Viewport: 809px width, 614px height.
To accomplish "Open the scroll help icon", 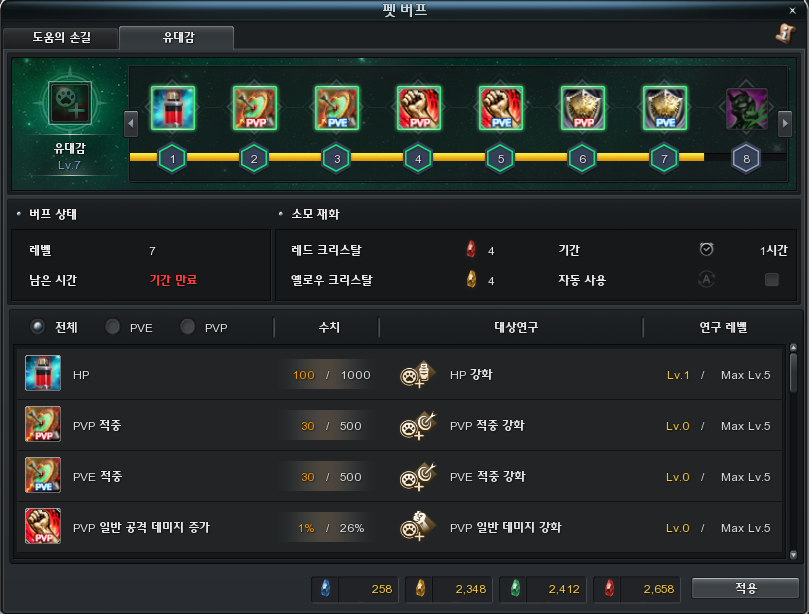I will 783,34.
